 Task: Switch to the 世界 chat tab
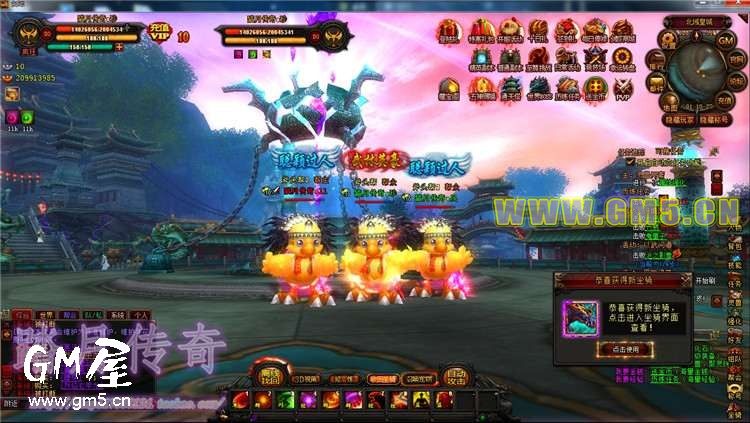[44, 314]
